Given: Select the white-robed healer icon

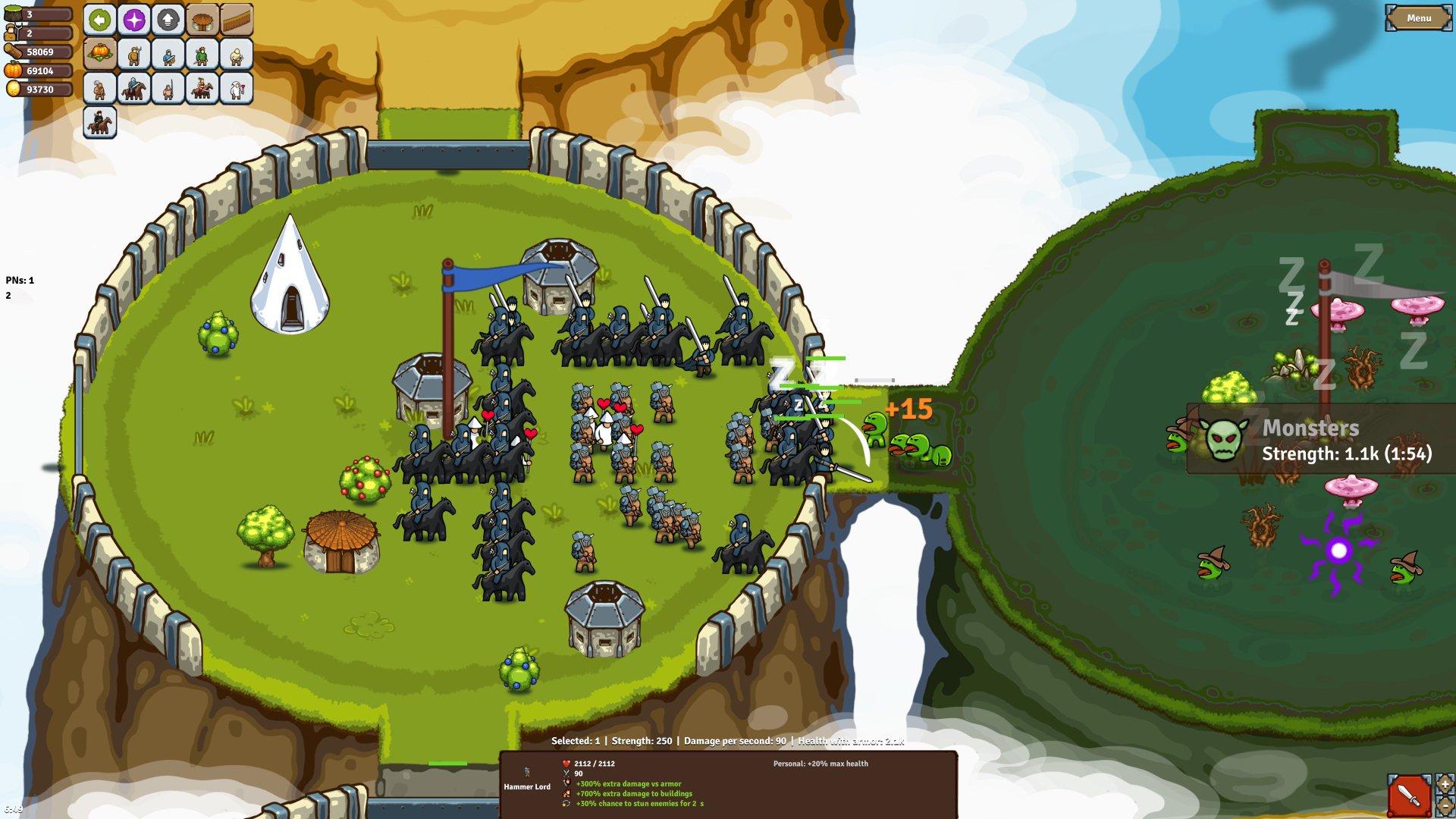Looking at the screenshot, I should [x=236, y=88].
